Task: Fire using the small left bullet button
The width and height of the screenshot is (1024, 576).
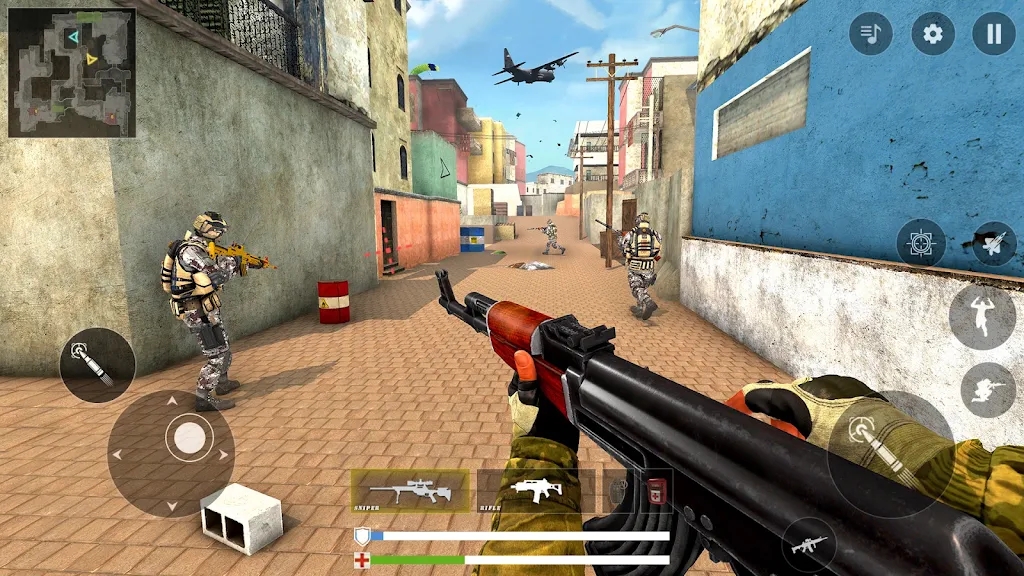Action: coord(97,365)
